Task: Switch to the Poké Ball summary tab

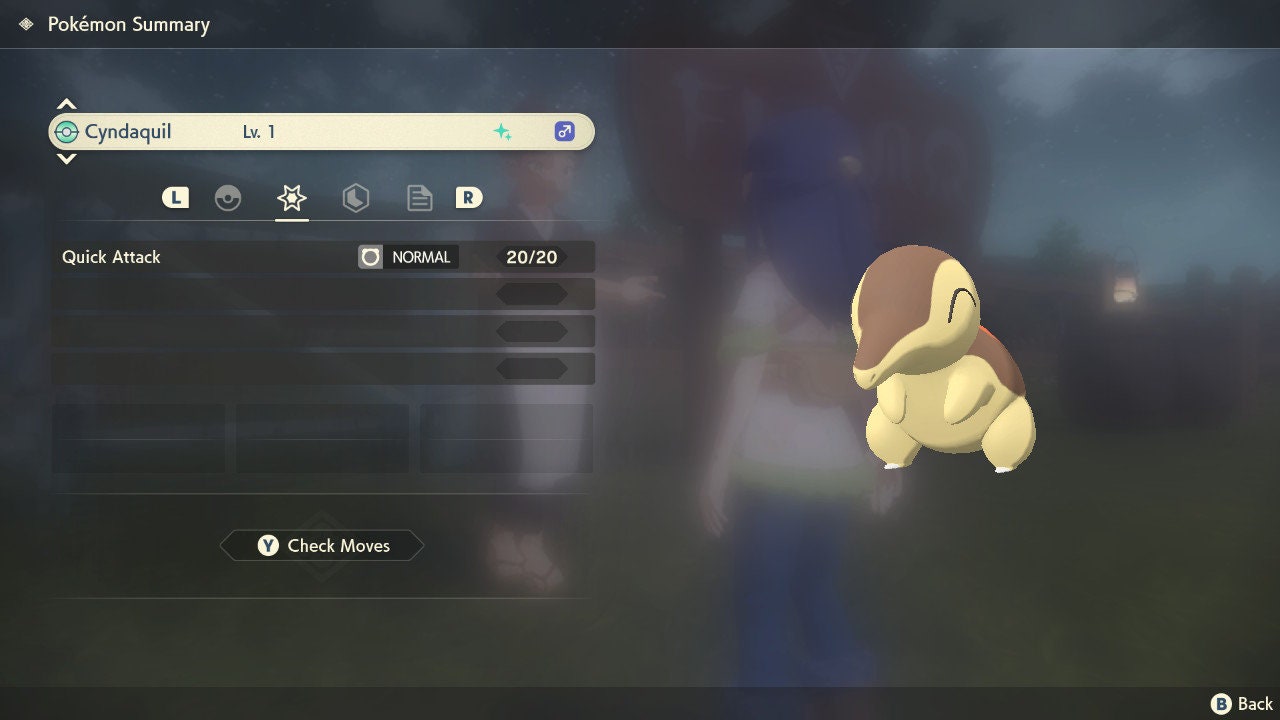Action: click(228, 198)
